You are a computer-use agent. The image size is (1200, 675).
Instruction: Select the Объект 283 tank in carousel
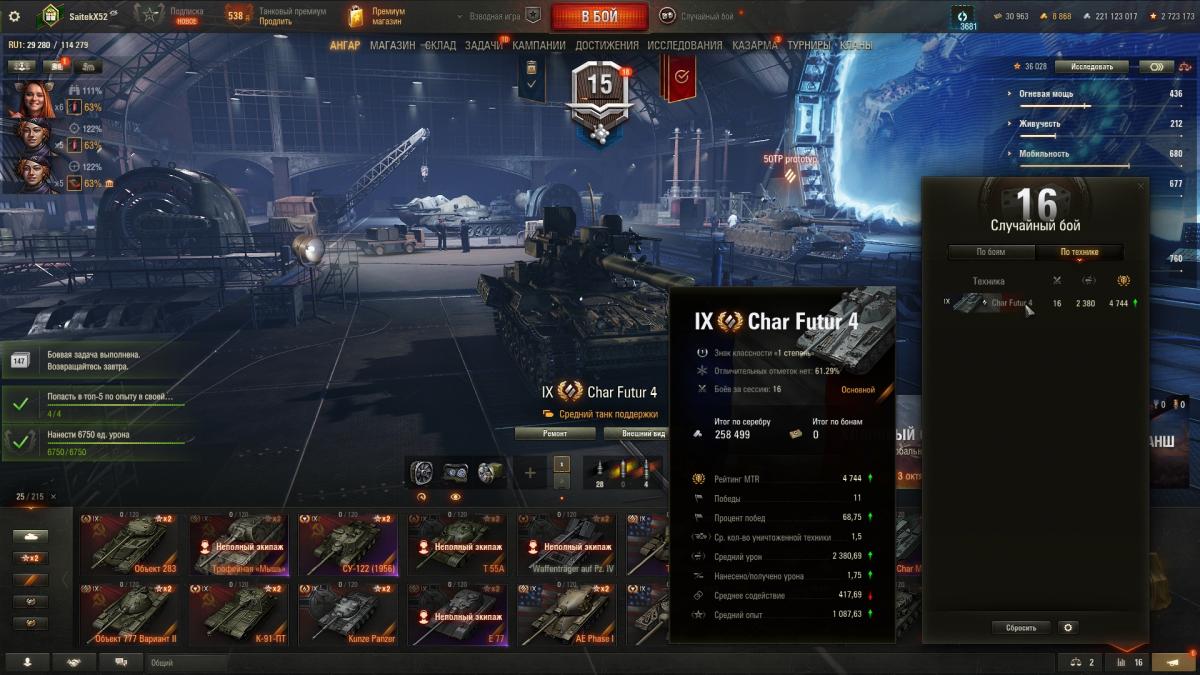tap(128, 545)
